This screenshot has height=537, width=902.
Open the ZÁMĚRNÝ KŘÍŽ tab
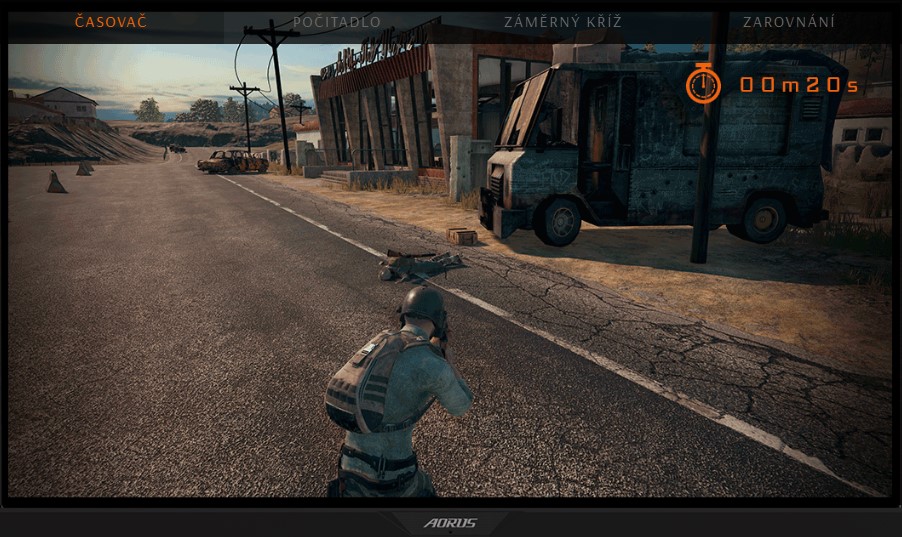pyautogui.click(x=564, y=22)
